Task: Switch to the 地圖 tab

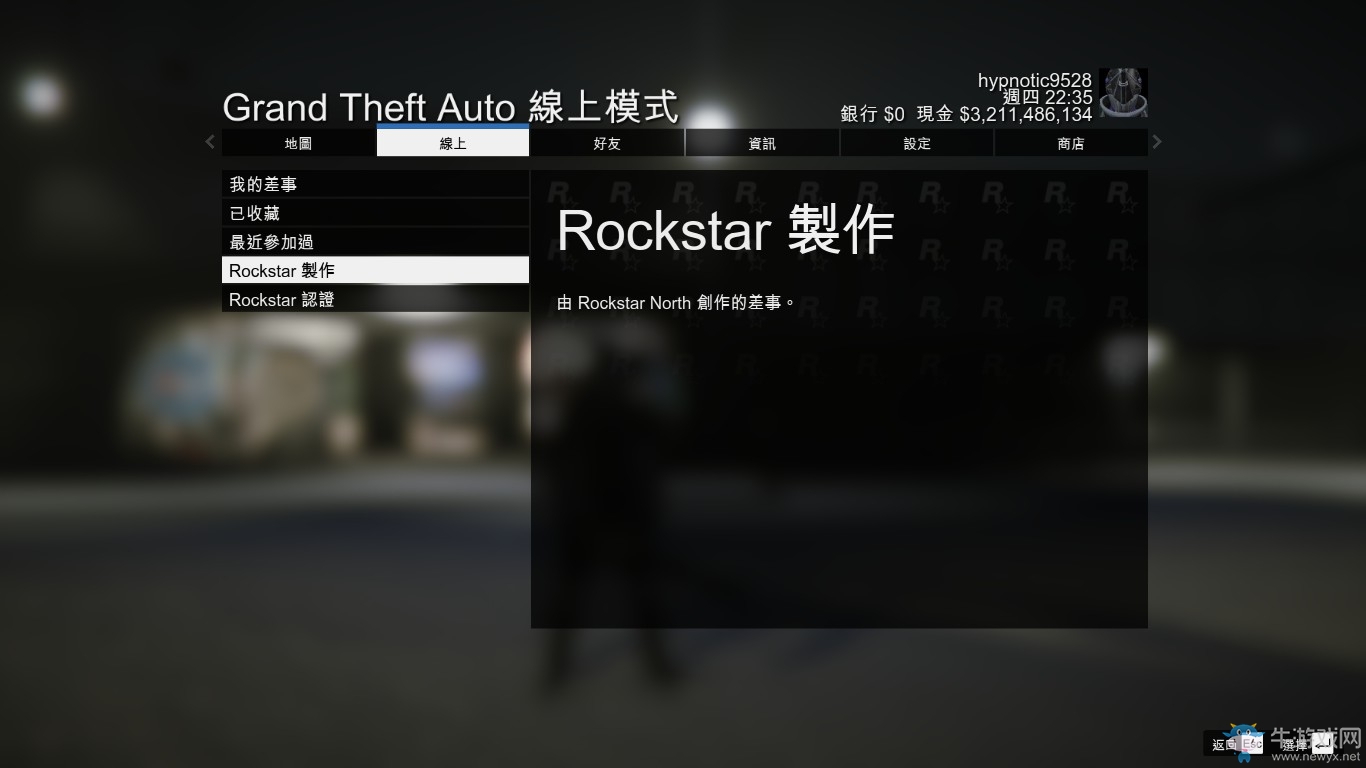Action: click(296, 143)
